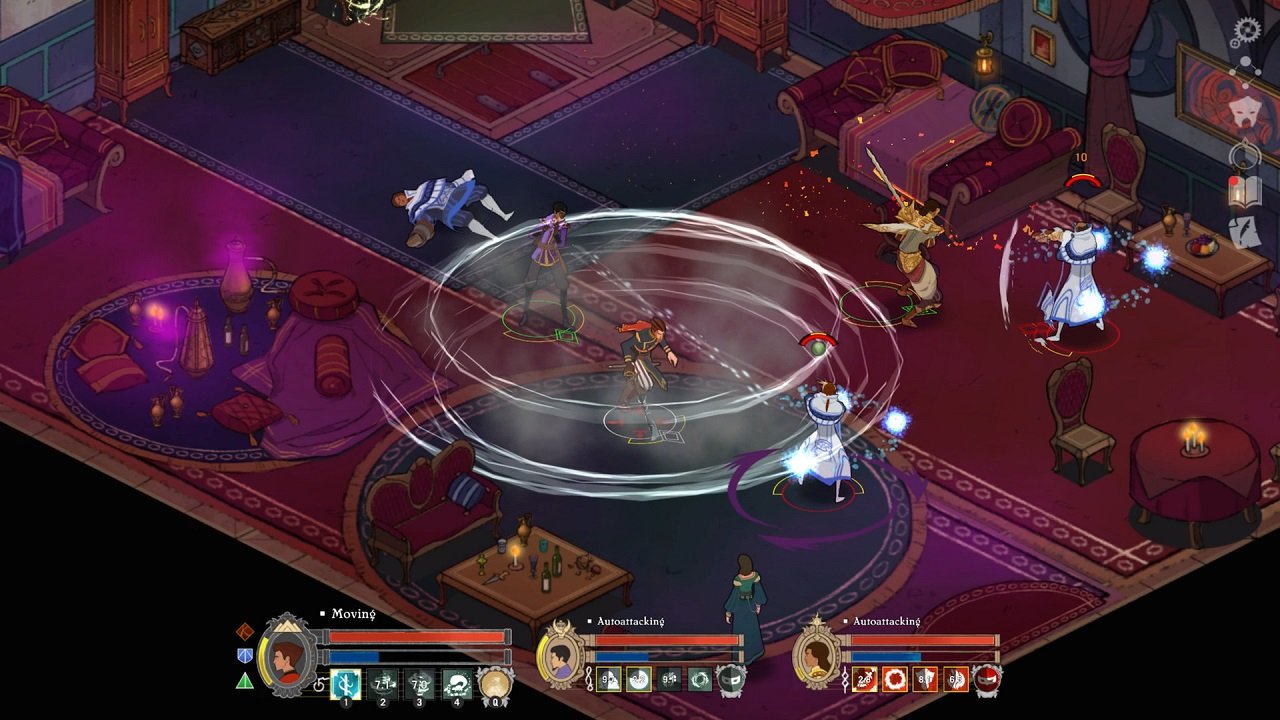This screenshot has height=720, width=1280.
Task: Click the Autoattacking status label of middle companion
Action: point(630,621)
